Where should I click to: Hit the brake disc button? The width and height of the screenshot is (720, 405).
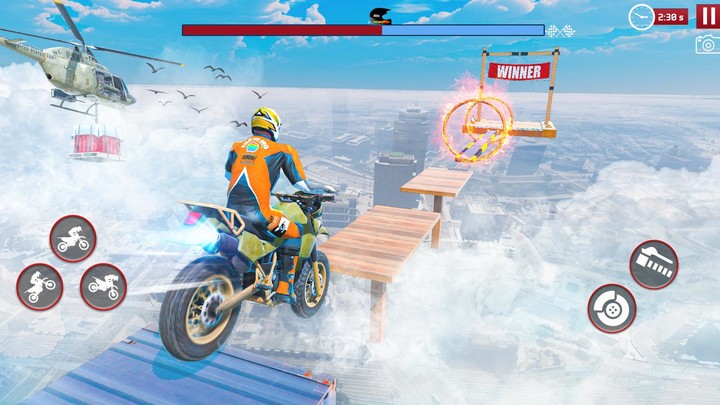611,308
